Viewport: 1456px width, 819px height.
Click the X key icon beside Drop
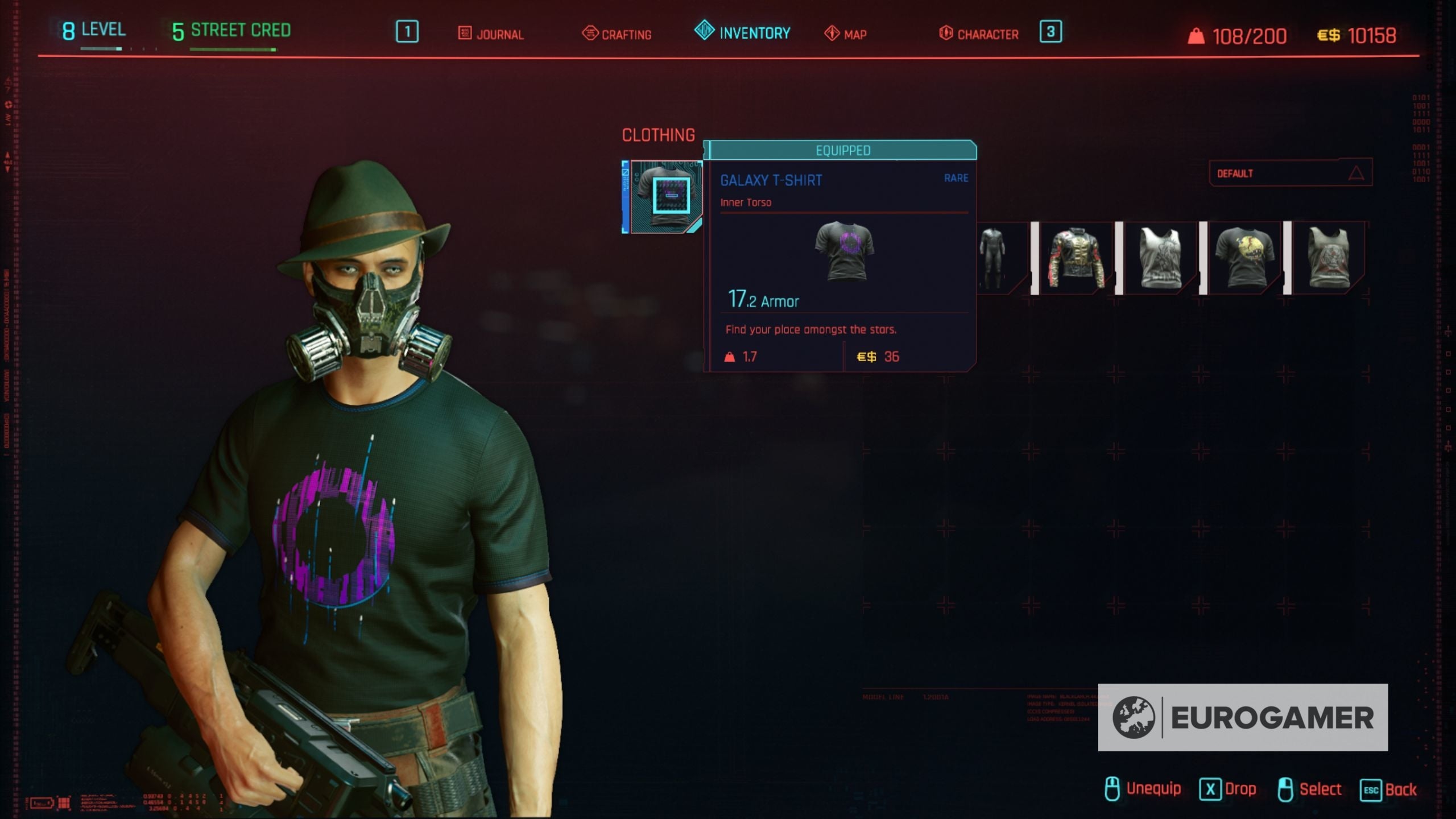[x=1211, y=789]
